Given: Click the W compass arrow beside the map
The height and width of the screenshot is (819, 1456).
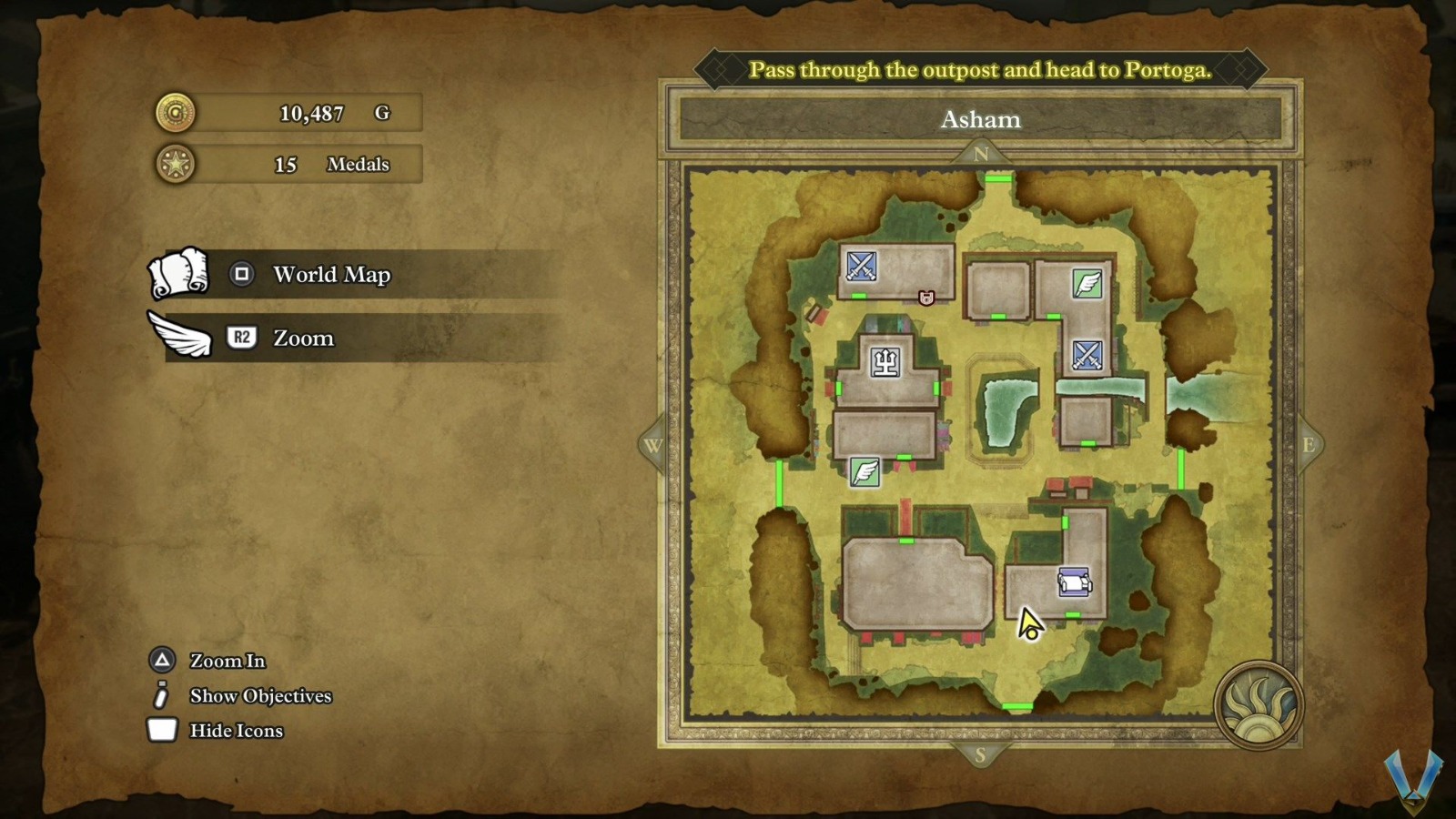Looking at the screenshot, I should 652,445.
